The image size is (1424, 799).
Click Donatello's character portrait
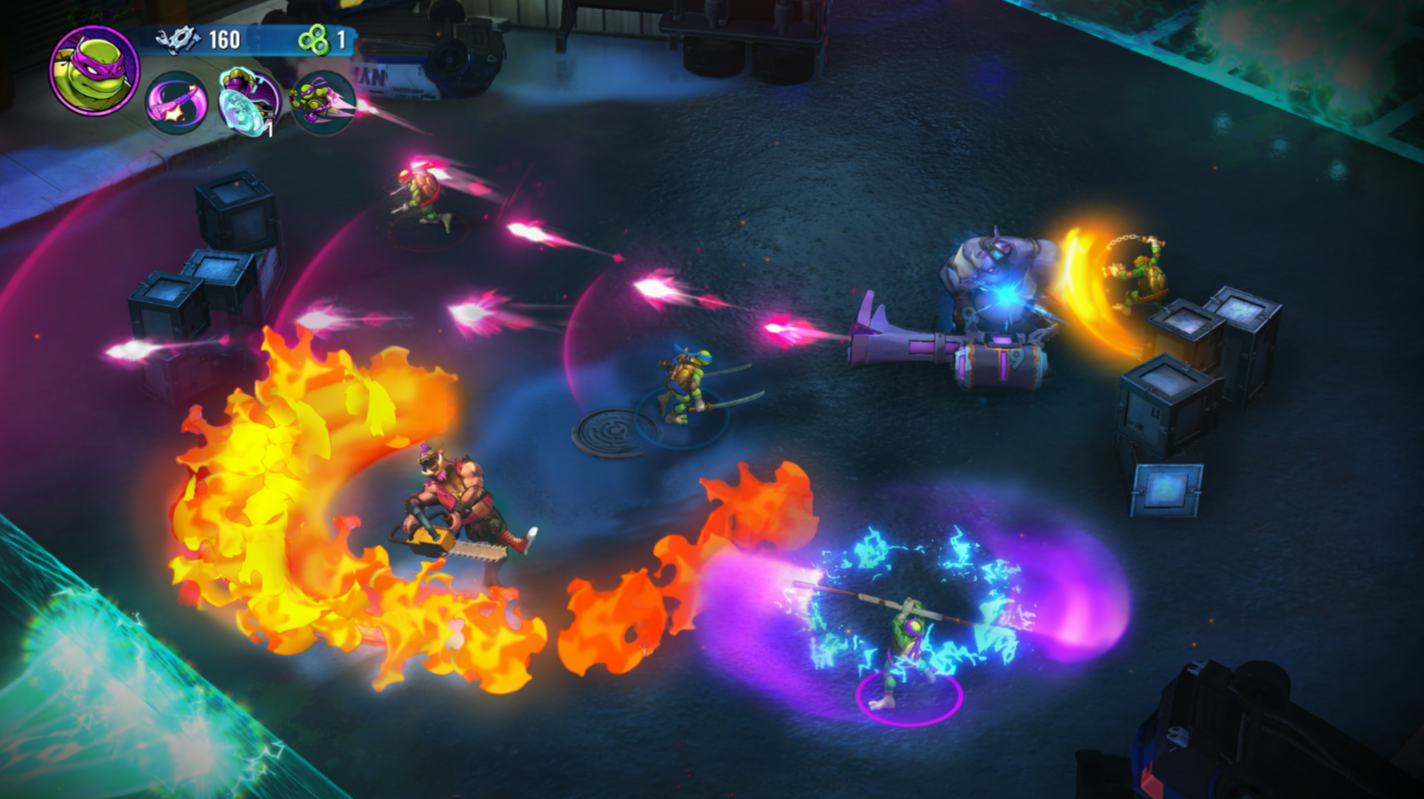tap(94, 70)
